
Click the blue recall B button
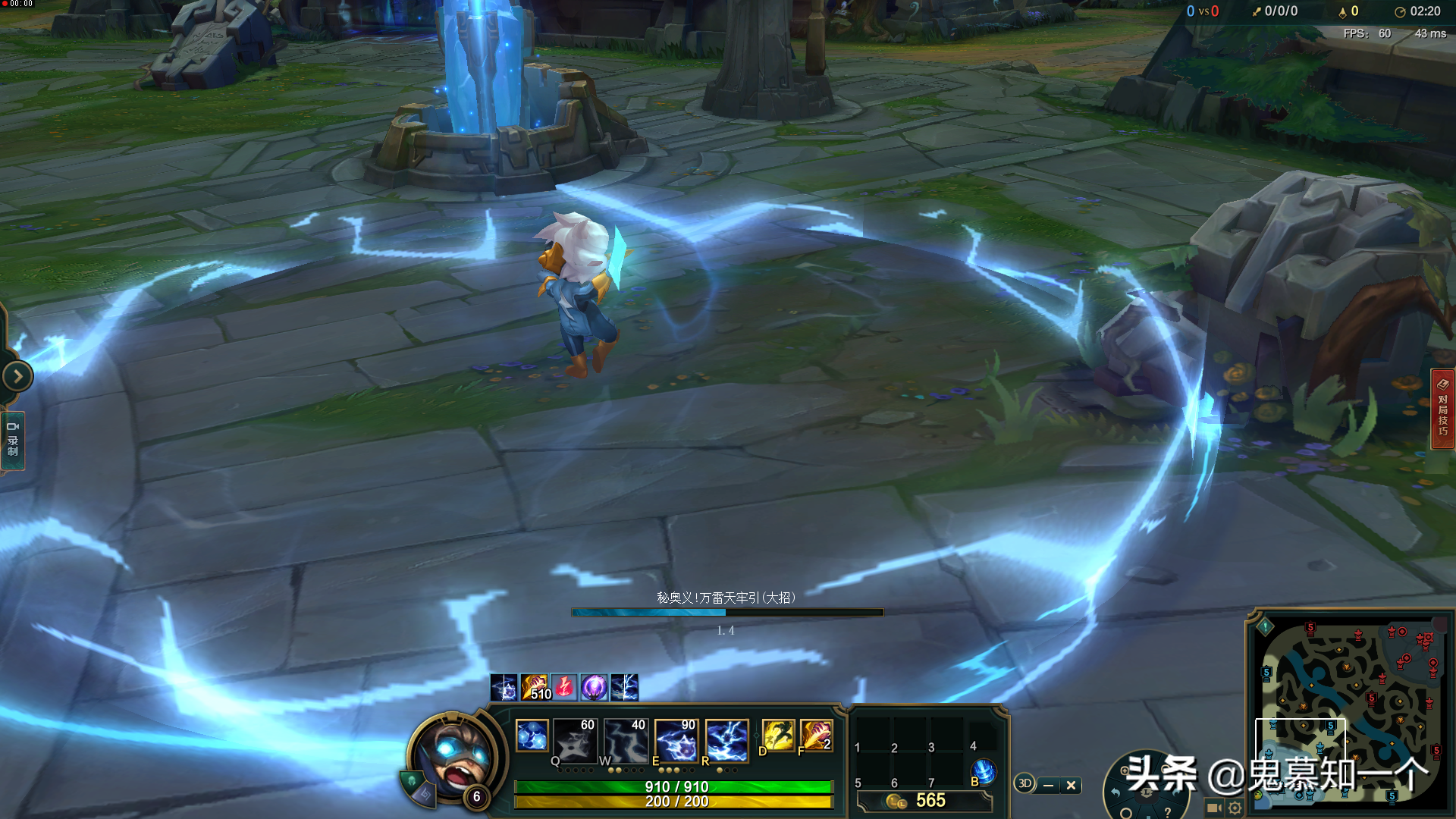point(984,772)
